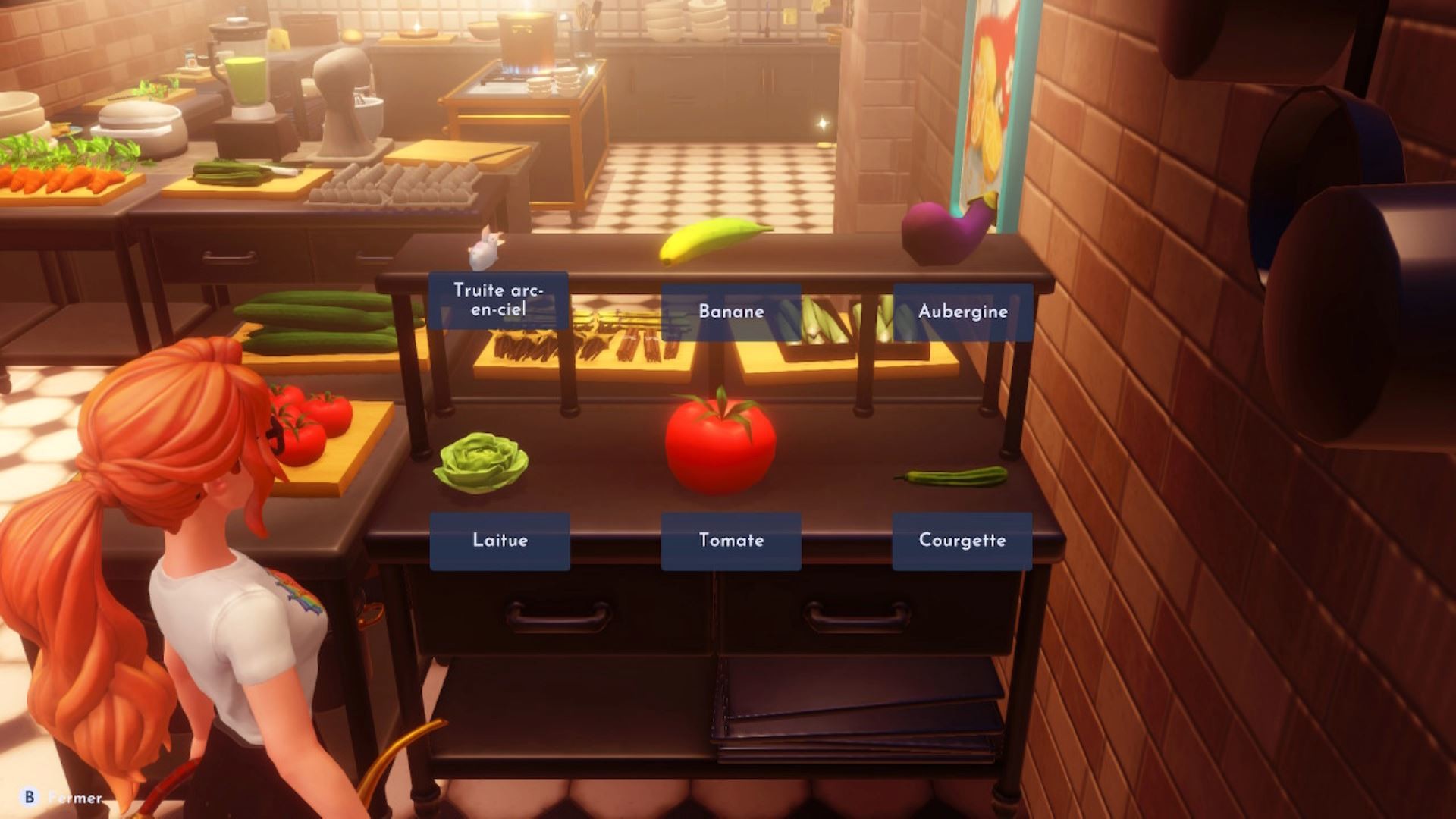
Task: Click the Courgette ingredient label
Action: coord(962,541)
